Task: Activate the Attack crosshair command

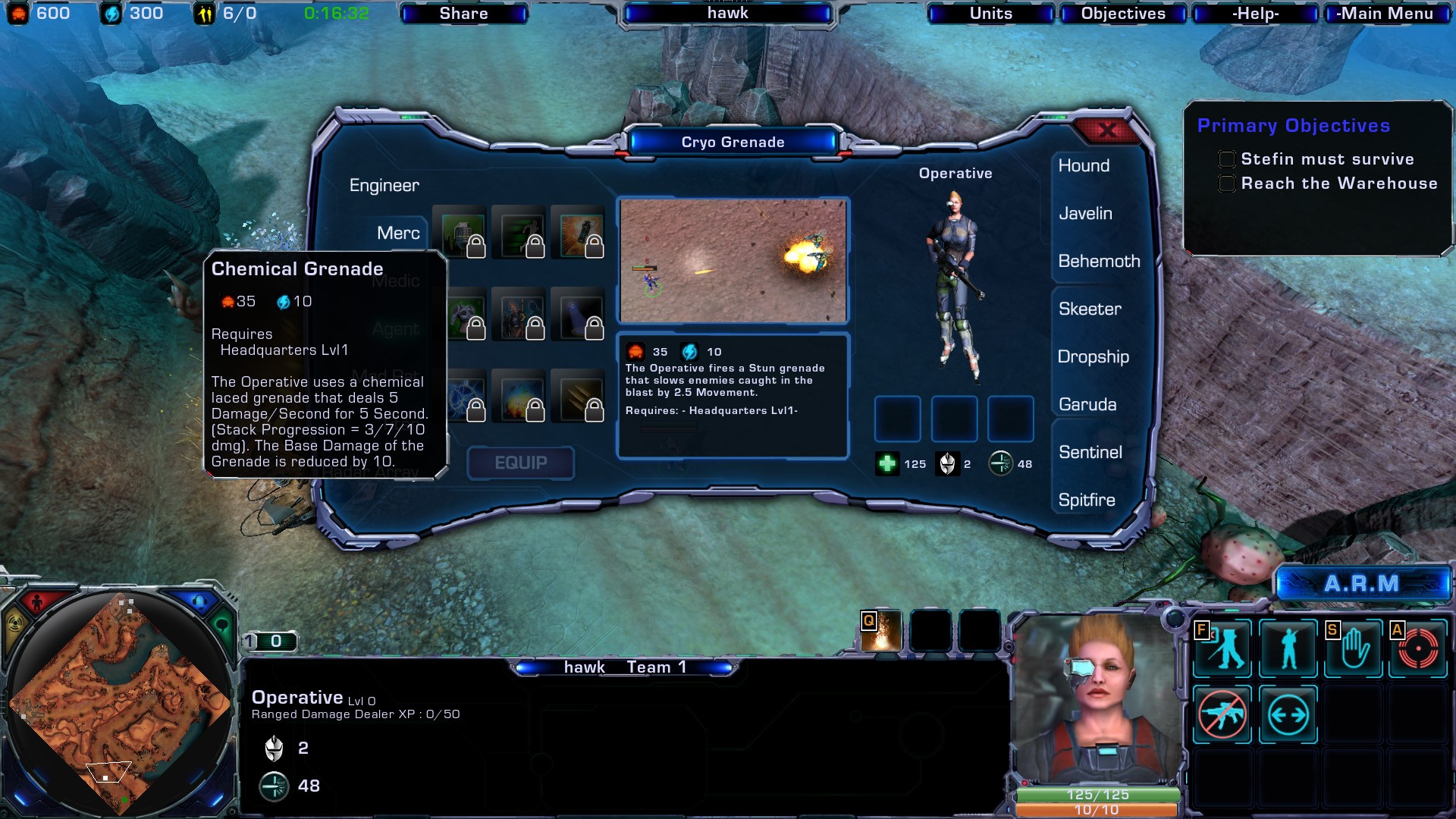Action: [x=1418, y=649]
